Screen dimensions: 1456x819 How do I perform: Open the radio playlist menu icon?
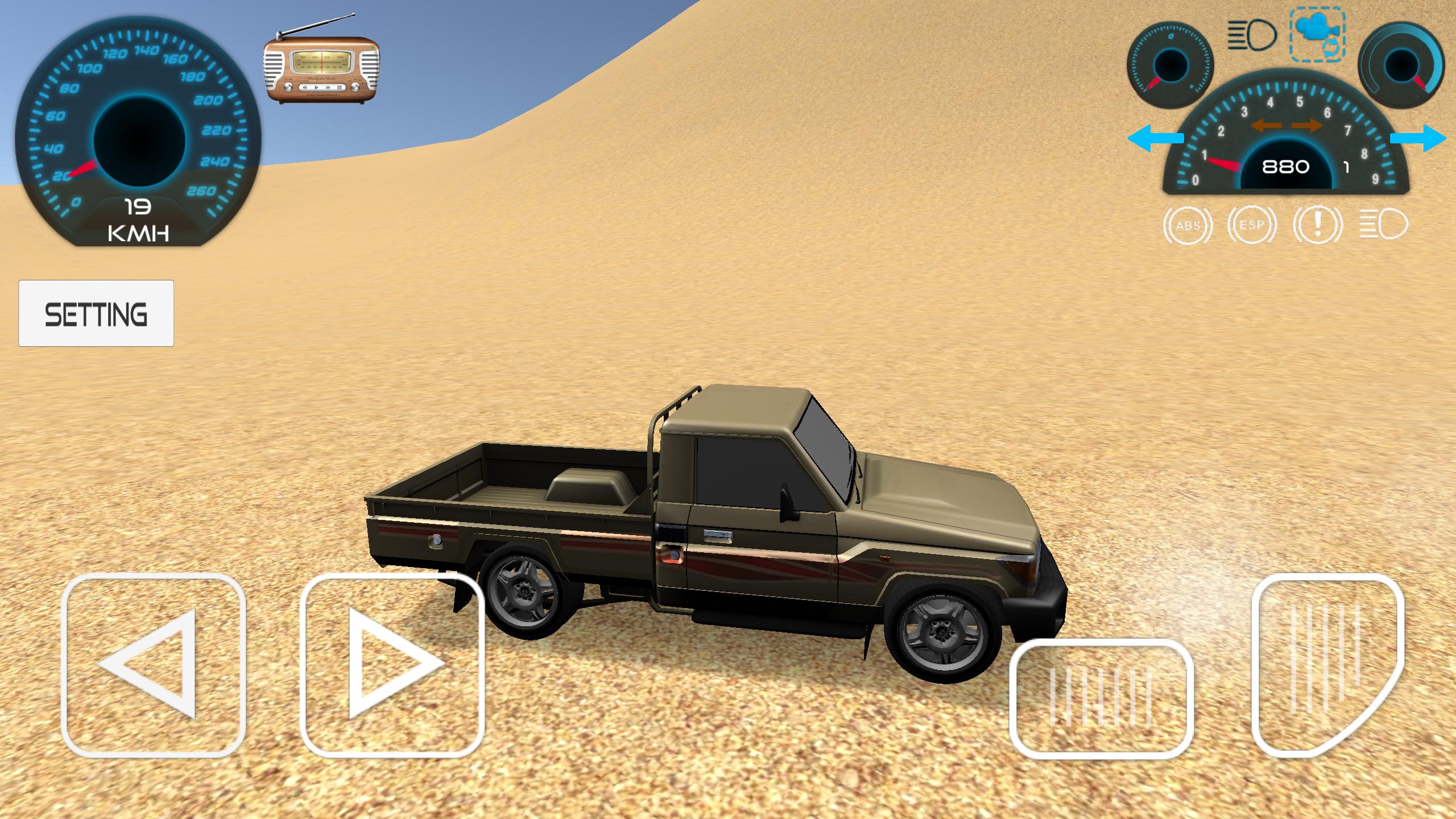pyautogui.click(x=339, y=88)
